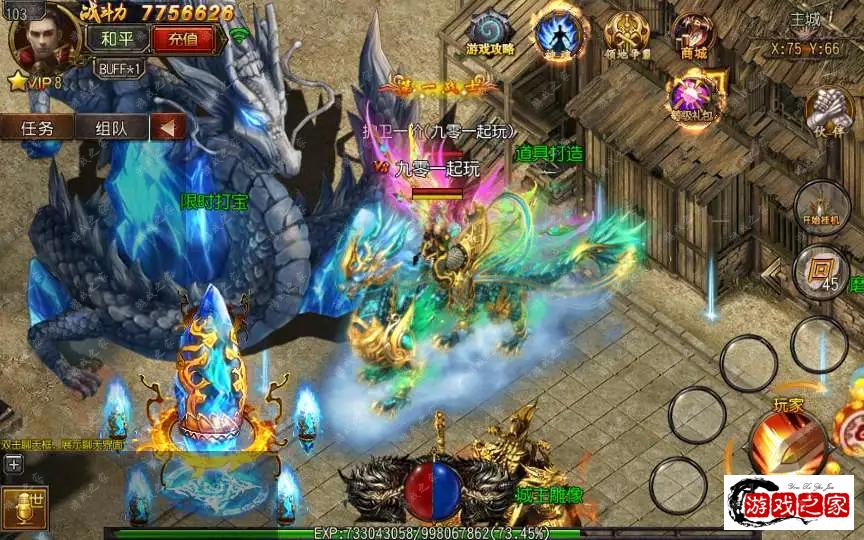Open the 领地争霸 territory war icon

click(627, 35)
